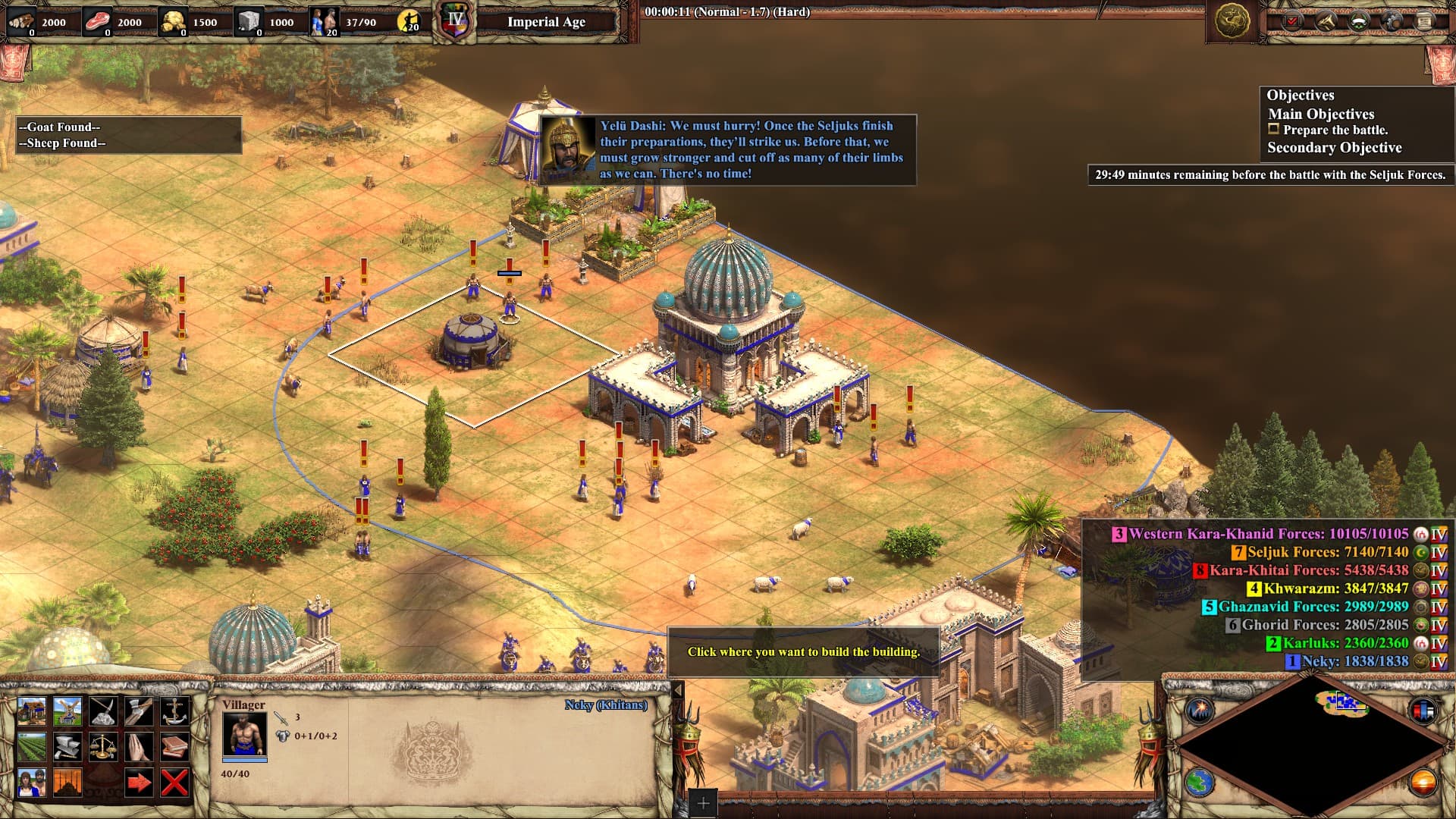
Task: Select the Mining Camp pickaxe icon
Action: pyautogui.click(x=103, y=711)
